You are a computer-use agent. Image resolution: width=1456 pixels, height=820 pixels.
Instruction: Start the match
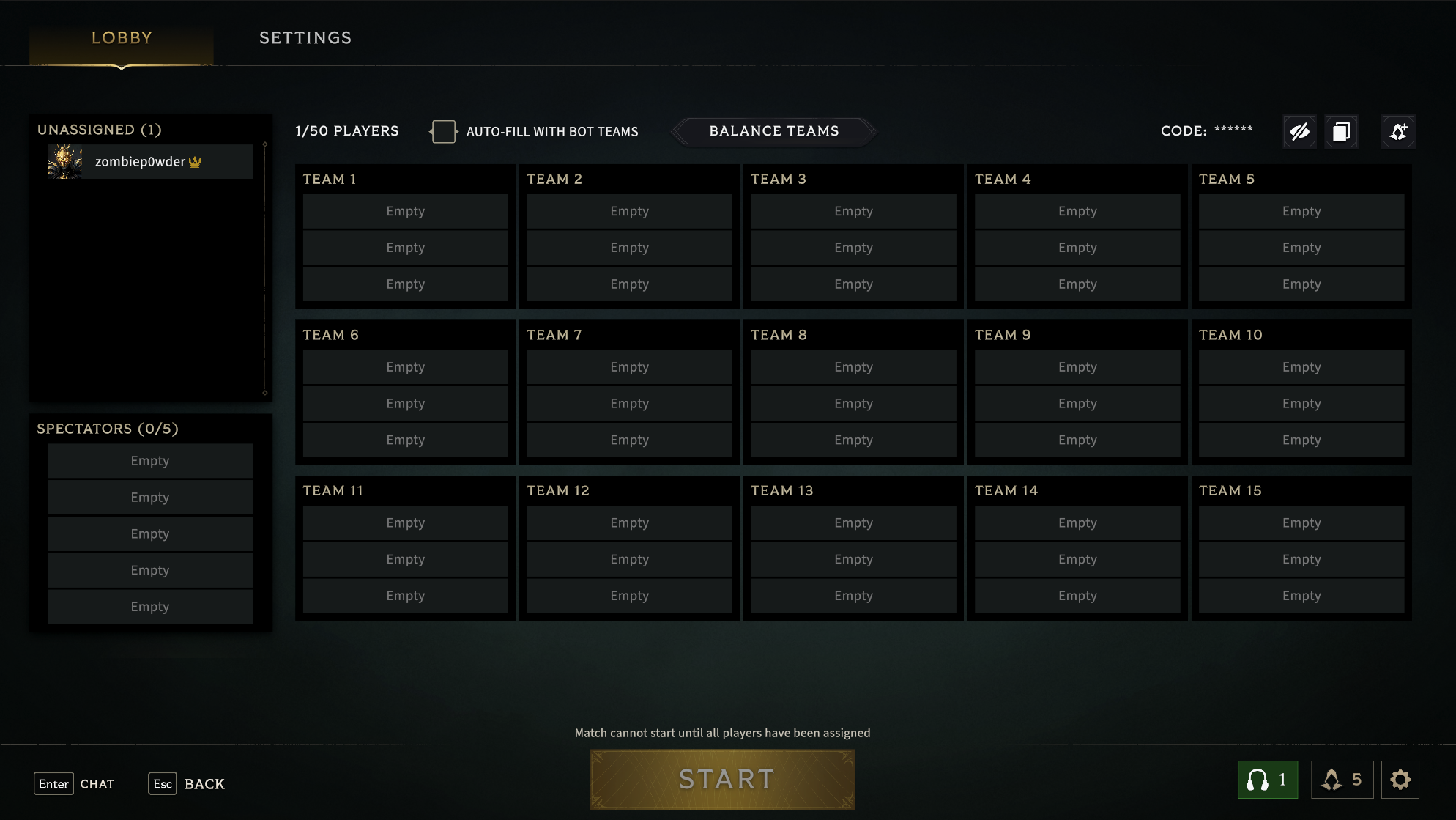coord(722,780)
